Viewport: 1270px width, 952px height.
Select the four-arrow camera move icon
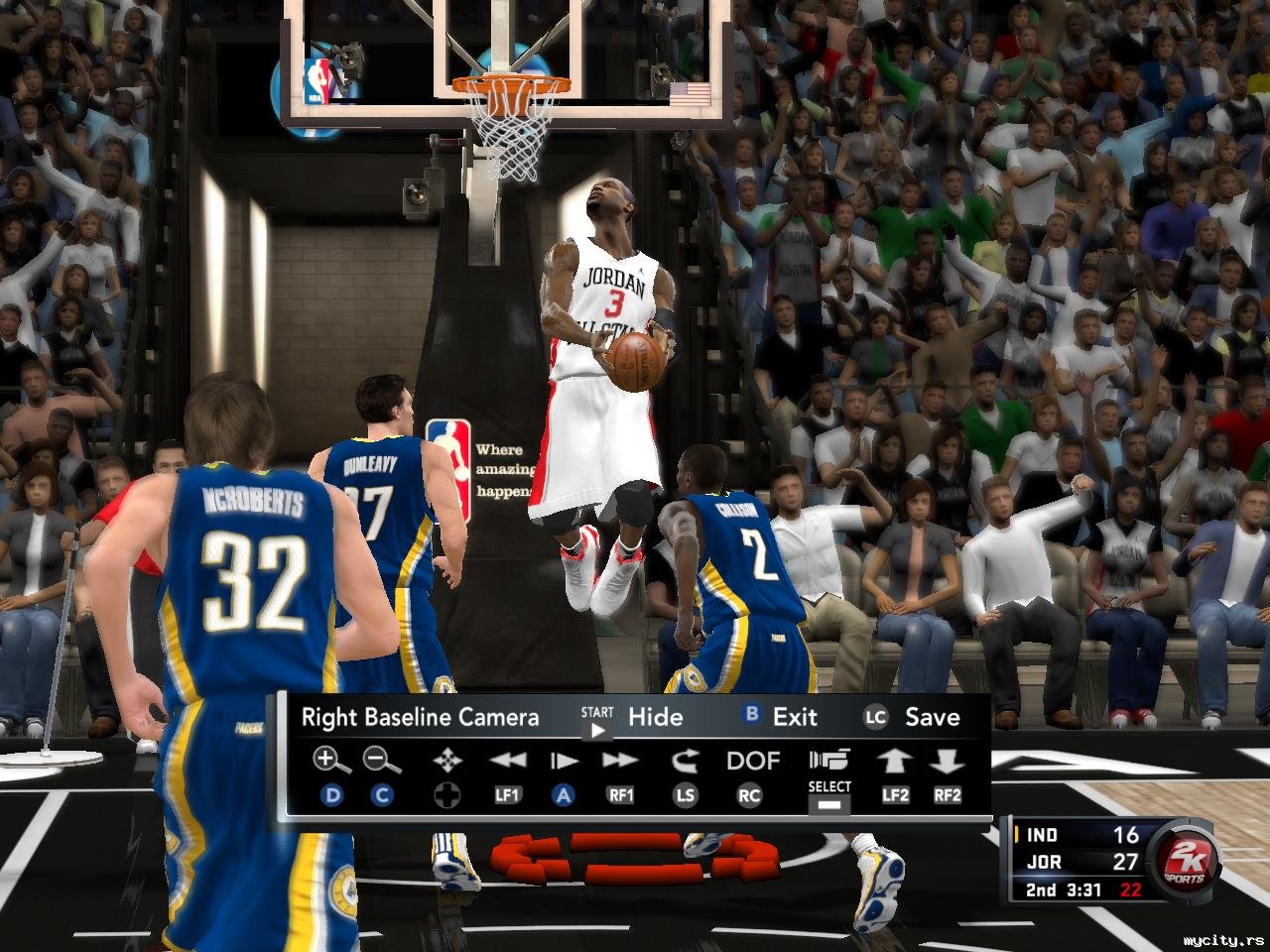click(447, 762)
